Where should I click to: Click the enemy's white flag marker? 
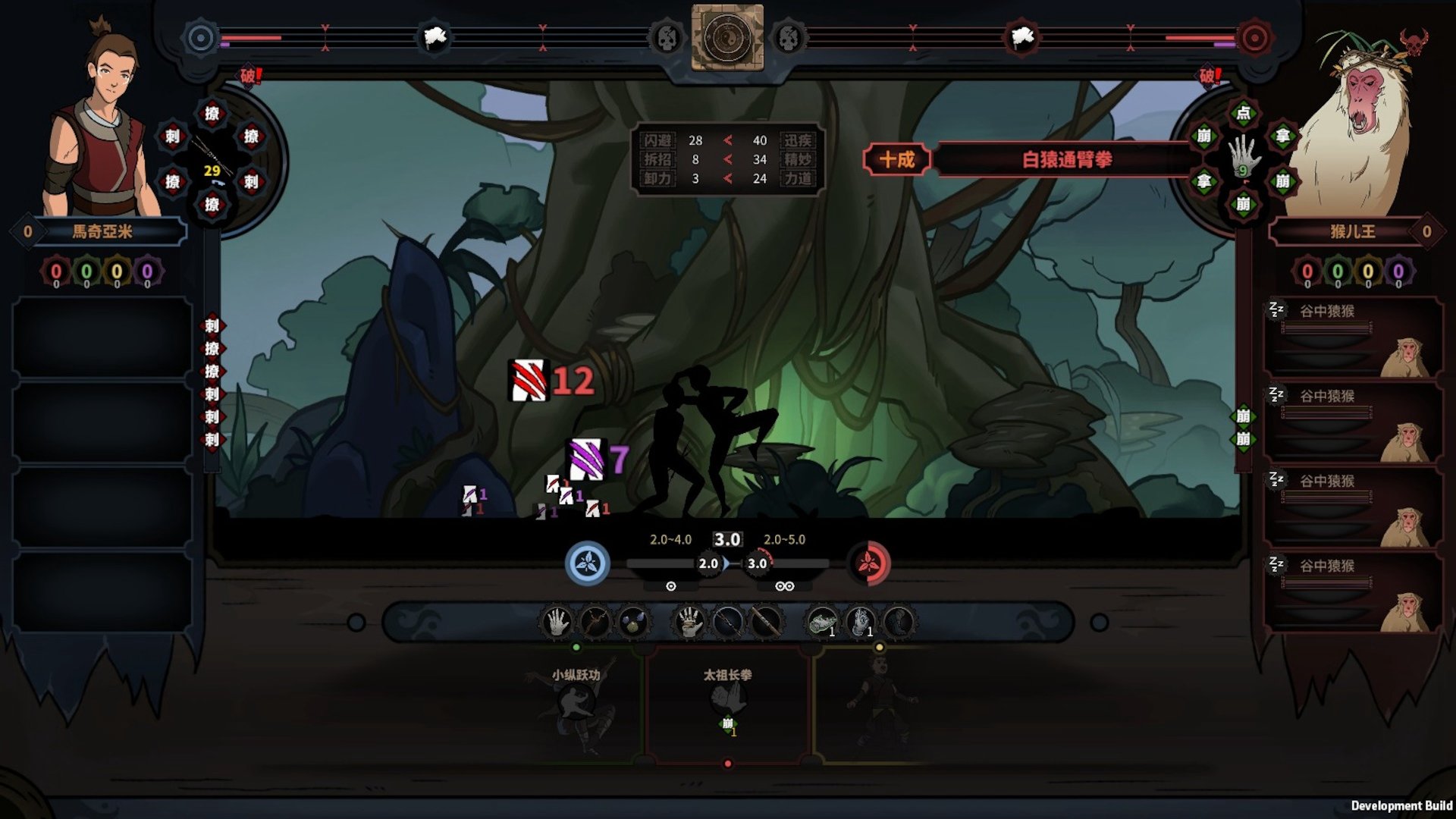click(1021, 37)
